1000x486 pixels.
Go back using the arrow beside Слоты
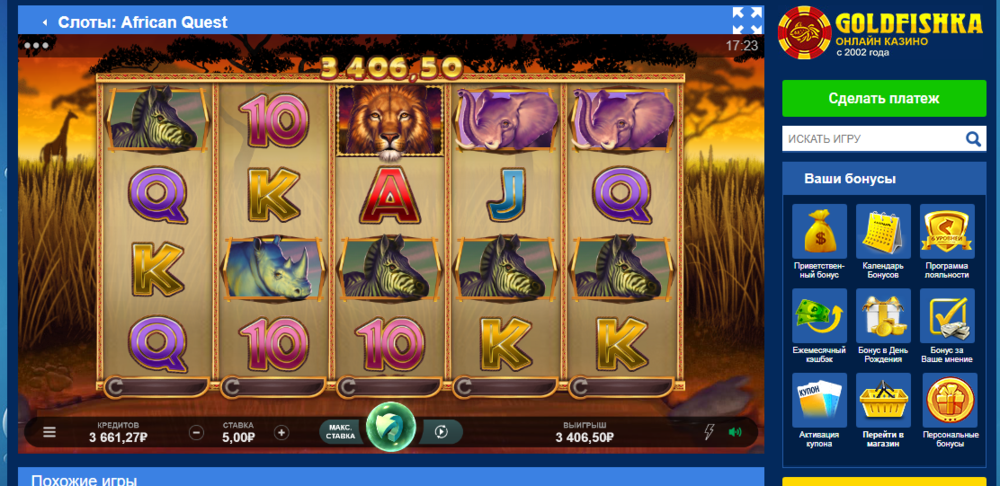(x=44, y=22)
